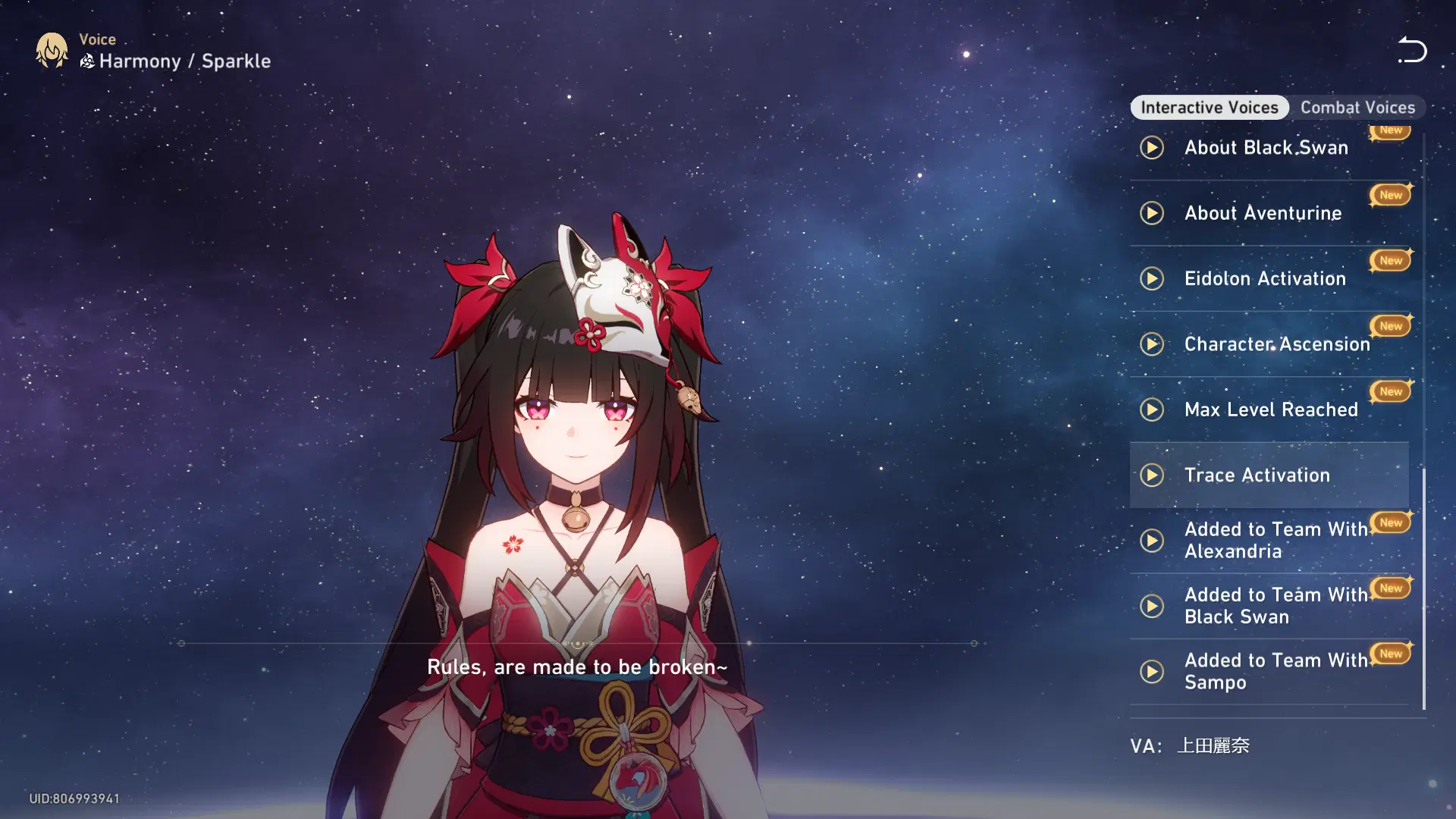
Task: Play "Added to Team With Alexandria" voice
Action: click(x=1152, y=540)
